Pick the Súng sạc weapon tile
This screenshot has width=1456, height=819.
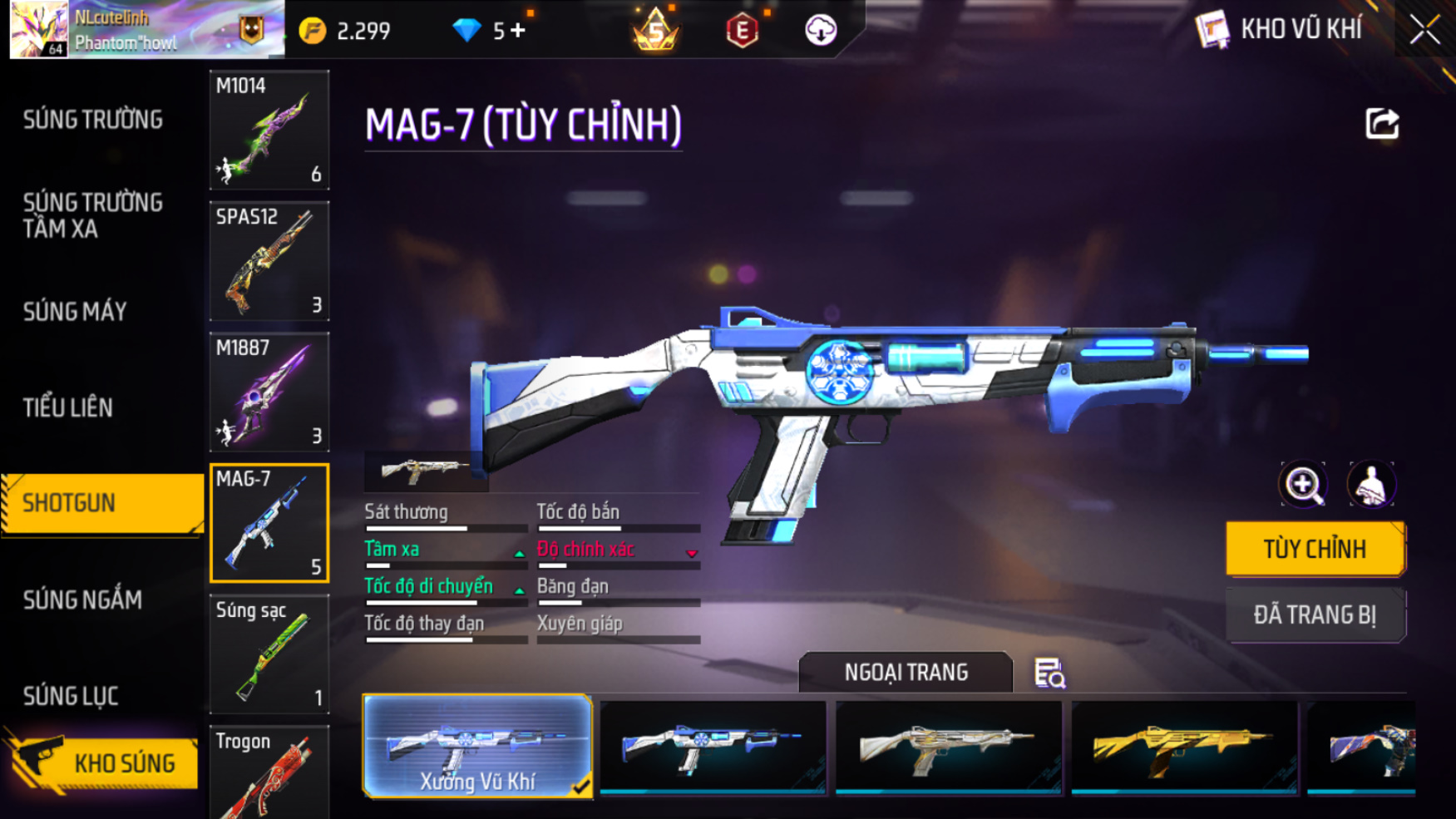(269, 654)
